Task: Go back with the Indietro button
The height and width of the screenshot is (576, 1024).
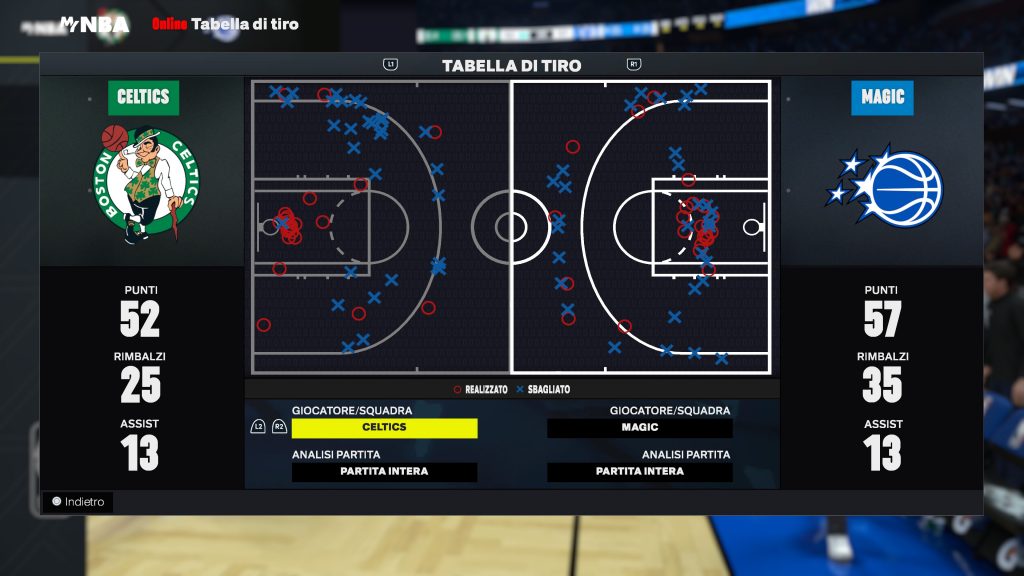Action: [78, 502]
